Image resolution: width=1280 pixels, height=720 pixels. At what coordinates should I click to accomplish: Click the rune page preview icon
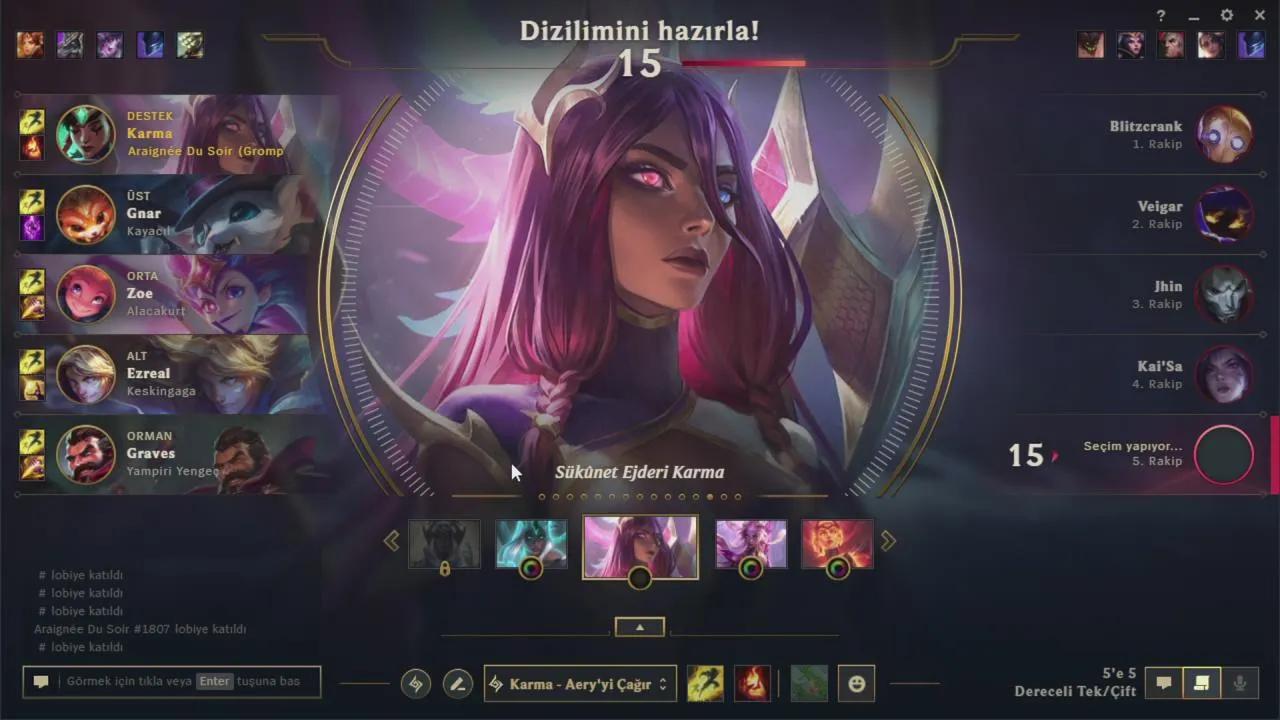pyautogui.click(x=415, y=684)
